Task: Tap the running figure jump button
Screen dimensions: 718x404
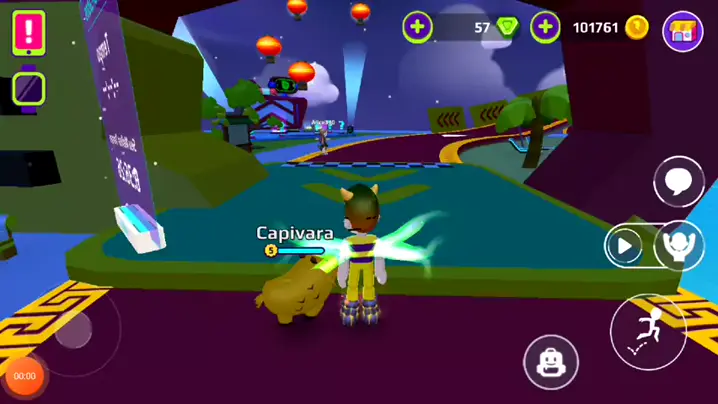Action: pyautogui.click(x=648, y=331)
